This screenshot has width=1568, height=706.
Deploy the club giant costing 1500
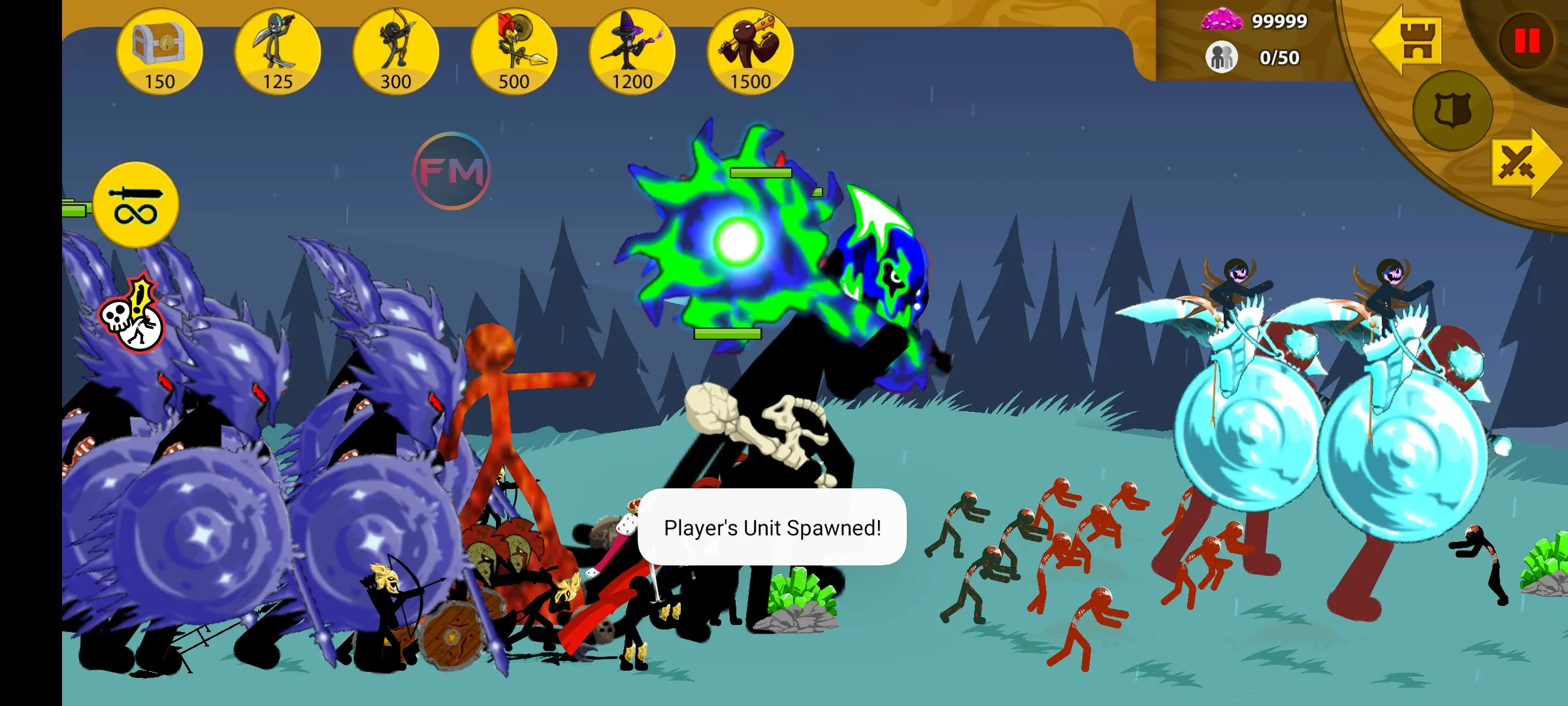[x=750, y=52]
